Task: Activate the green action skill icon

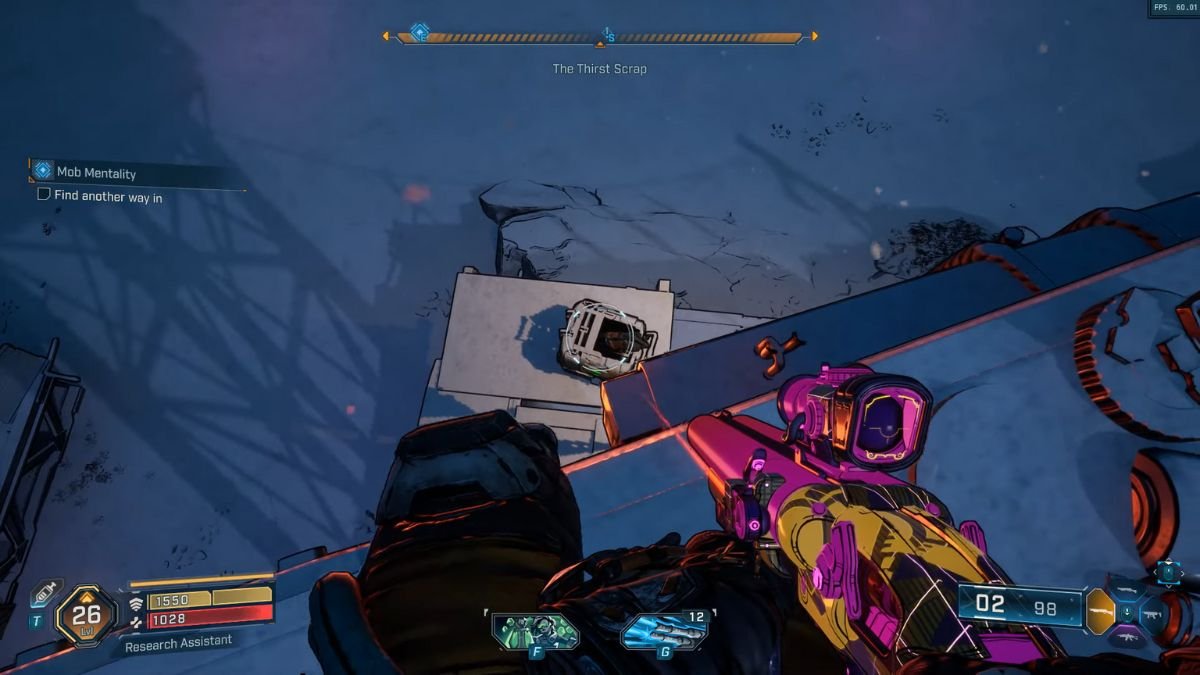Action: pos(535,631)
